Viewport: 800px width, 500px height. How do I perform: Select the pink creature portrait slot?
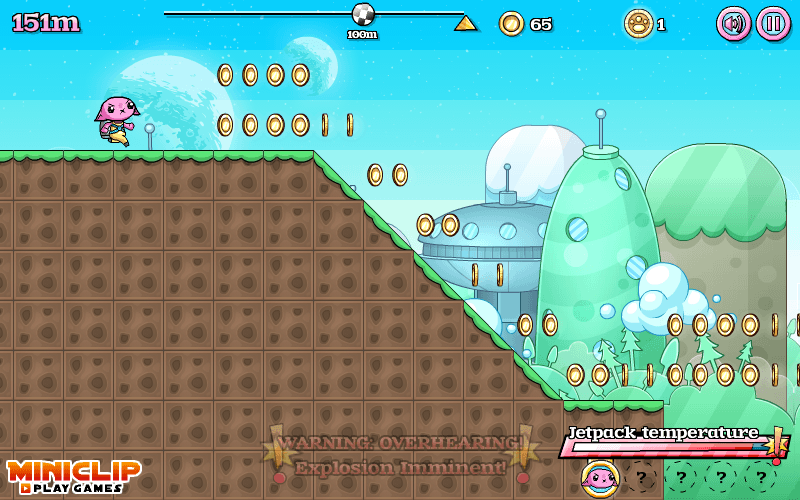tap(600, 478)
